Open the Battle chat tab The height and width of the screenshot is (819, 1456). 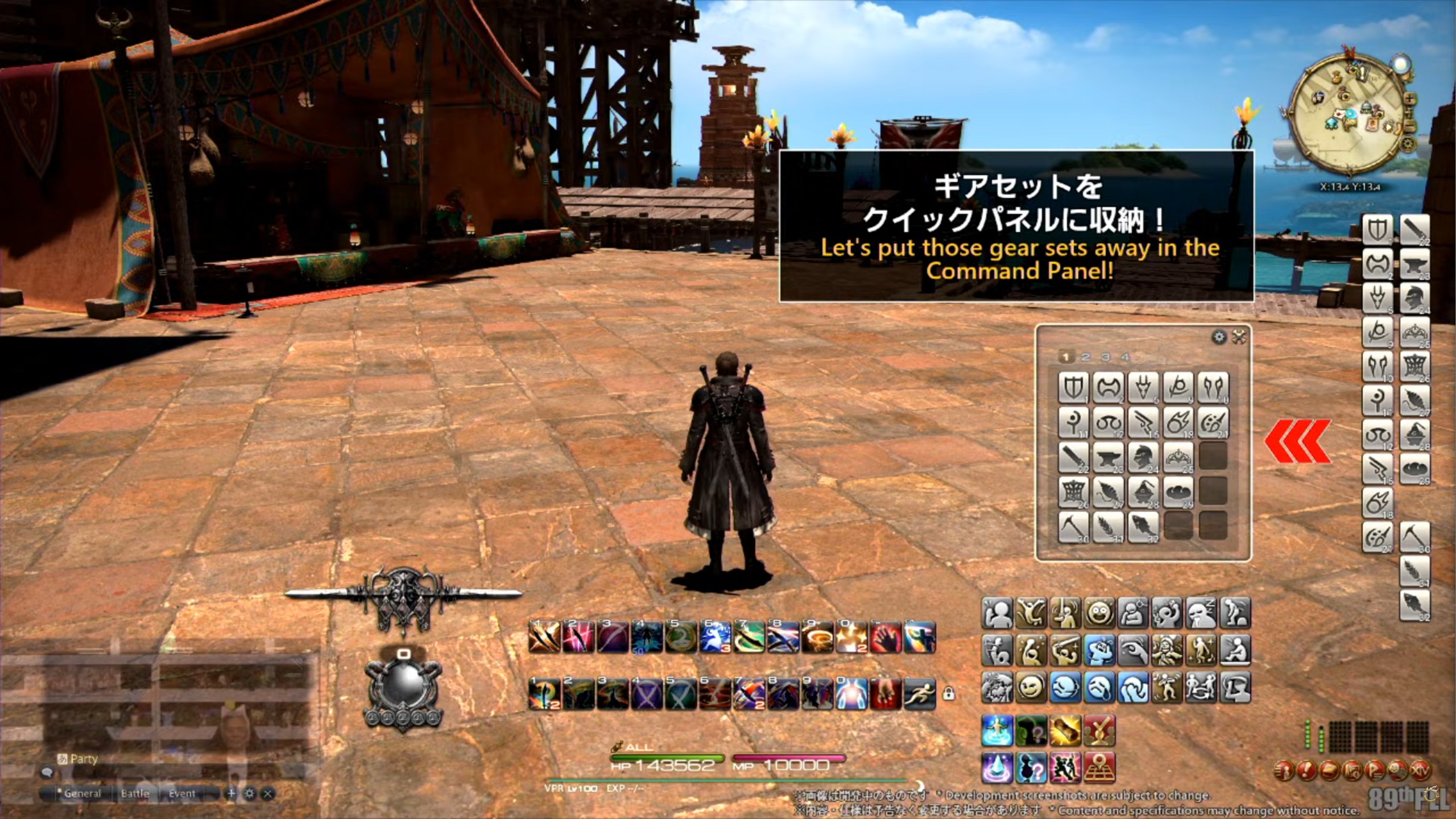click(135, 793)
